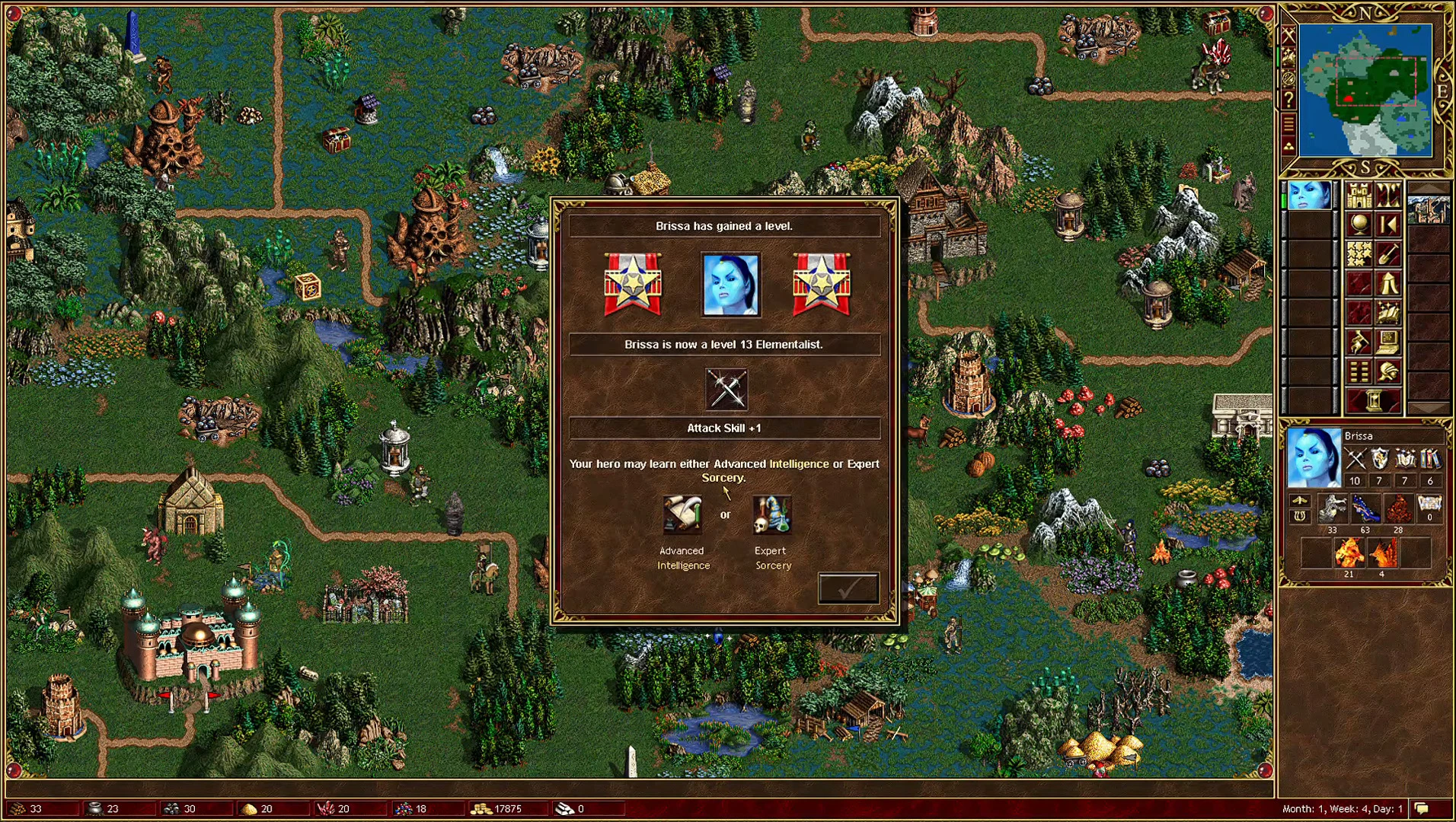Dig for the Grail using the shovel icon

coord(1387,253)
